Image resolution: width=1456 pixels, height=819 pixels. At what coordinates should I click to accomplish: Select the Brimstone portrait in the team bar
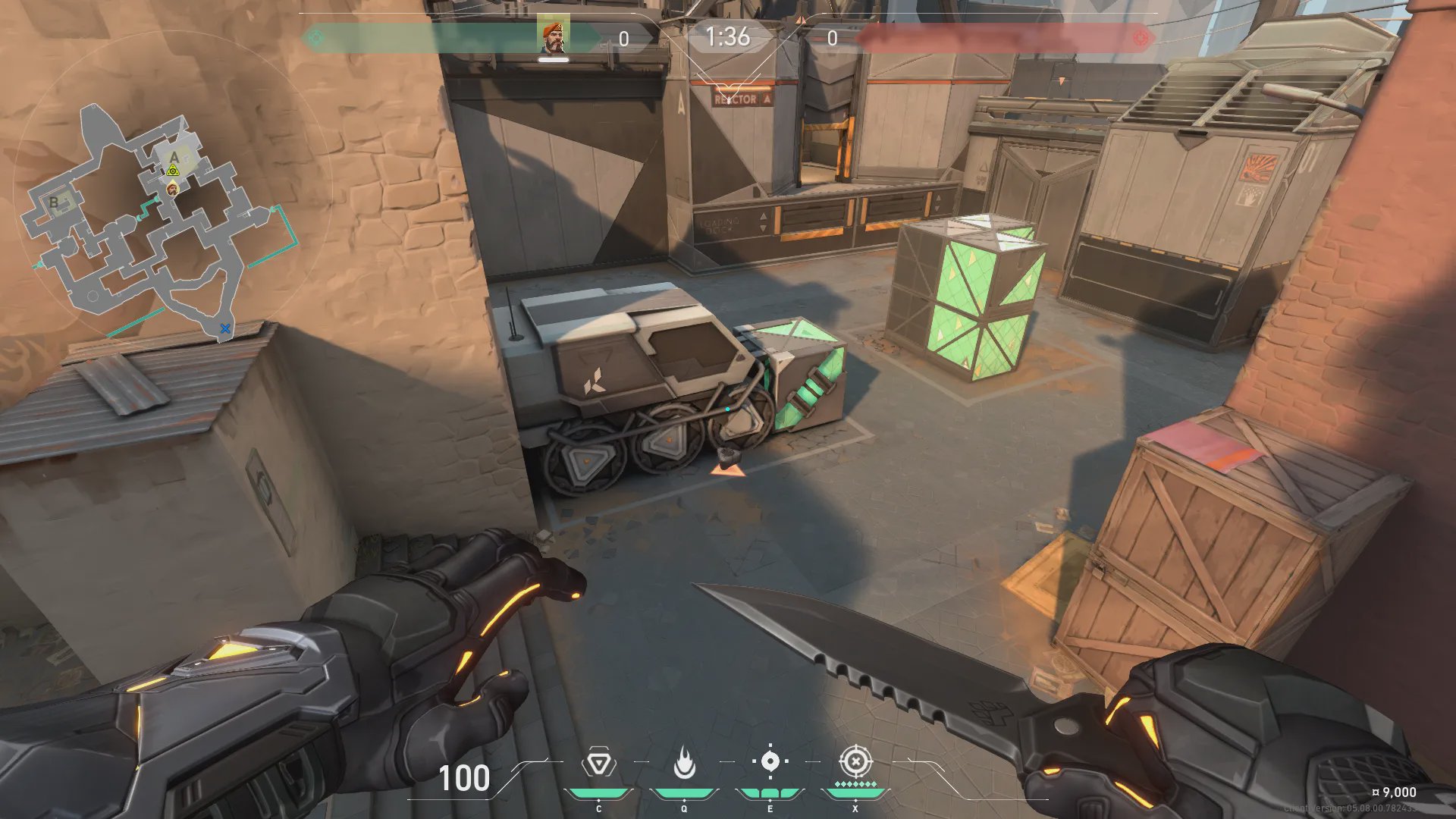pos(553,36)
